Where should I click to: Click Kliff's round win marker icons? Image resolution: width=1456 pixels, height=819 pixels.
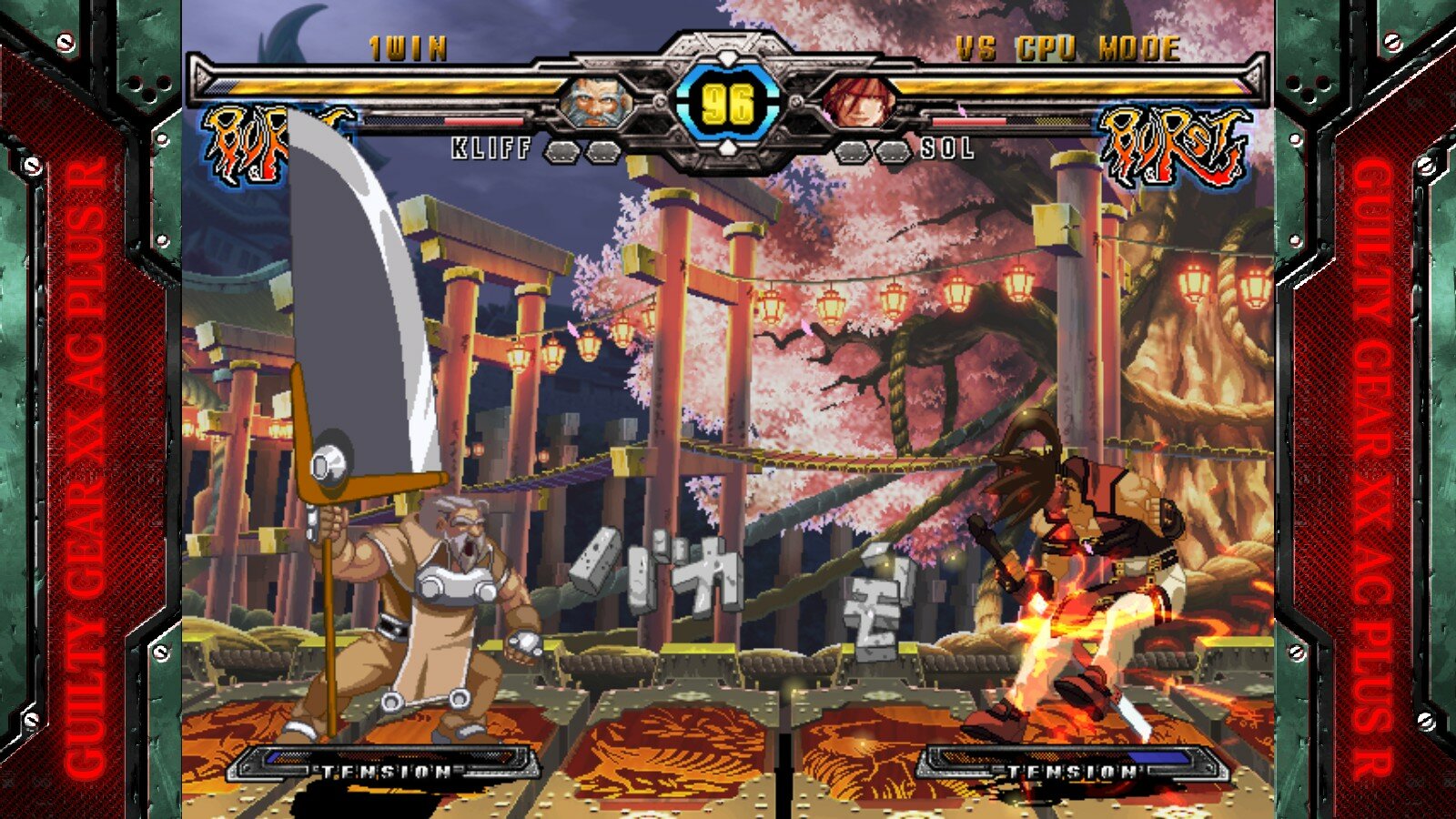click(582, 150)
